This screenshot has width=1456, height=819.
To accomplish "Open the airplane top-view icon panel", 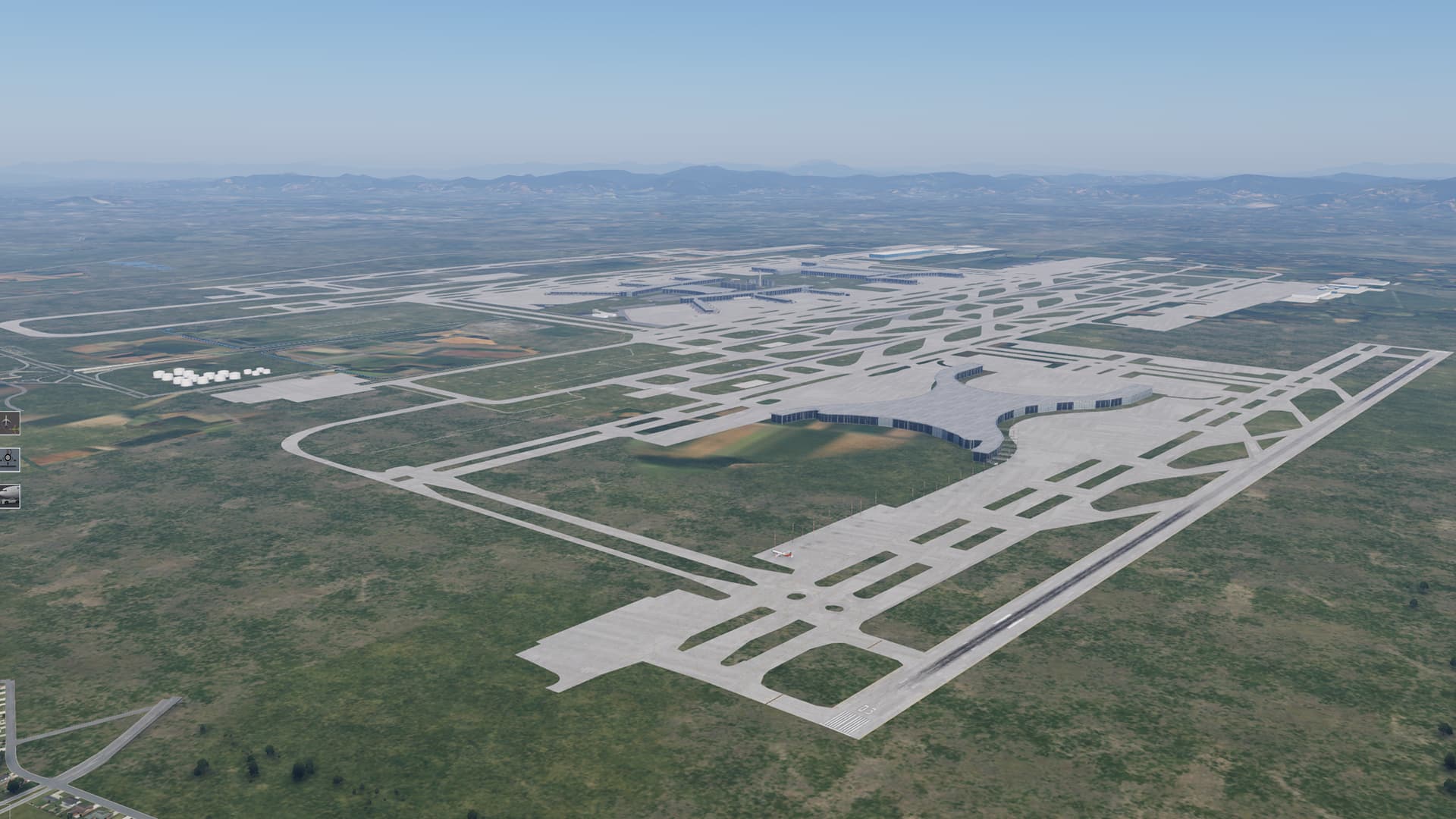I will pos(8,422).
